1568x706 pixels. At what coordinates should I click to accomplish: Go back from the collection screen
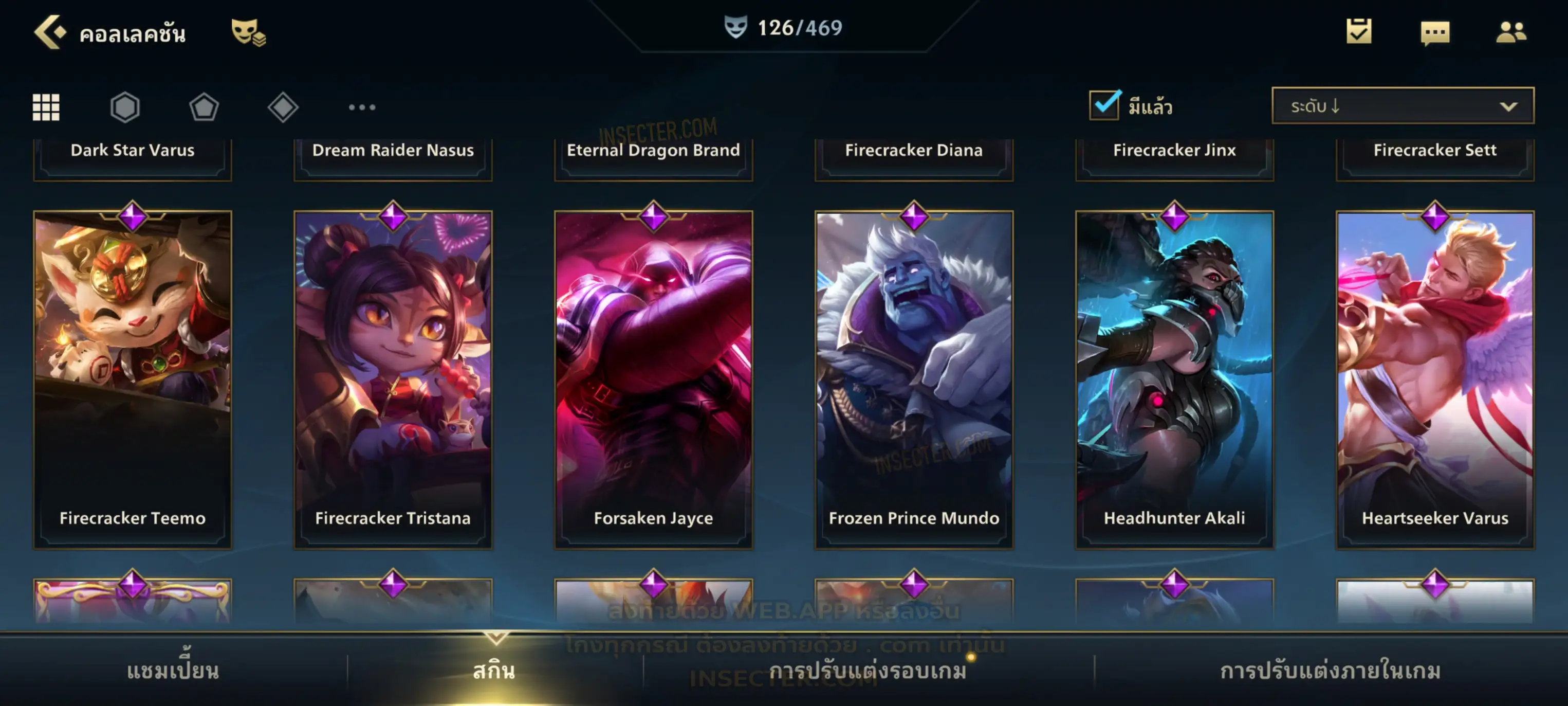click(x=49, y=32)
